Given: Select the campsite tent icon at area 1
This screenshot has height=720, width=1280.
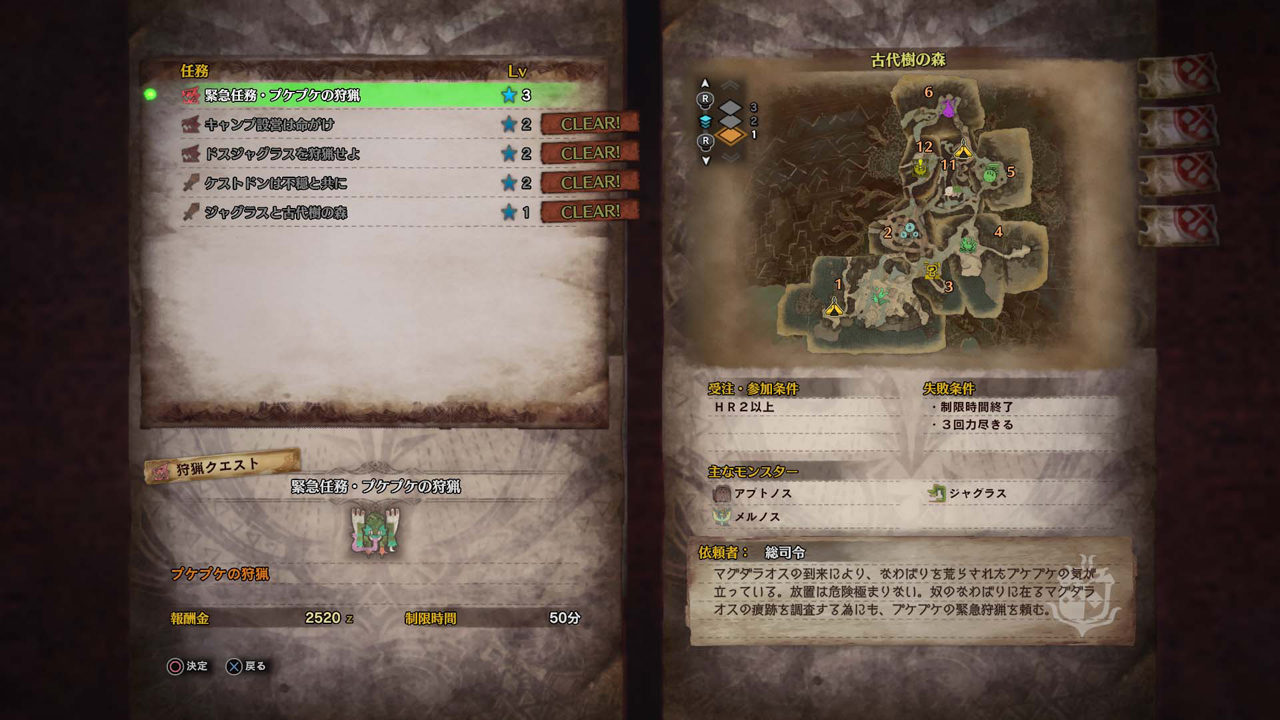Looking at the screenshot, I should [835, 309].
